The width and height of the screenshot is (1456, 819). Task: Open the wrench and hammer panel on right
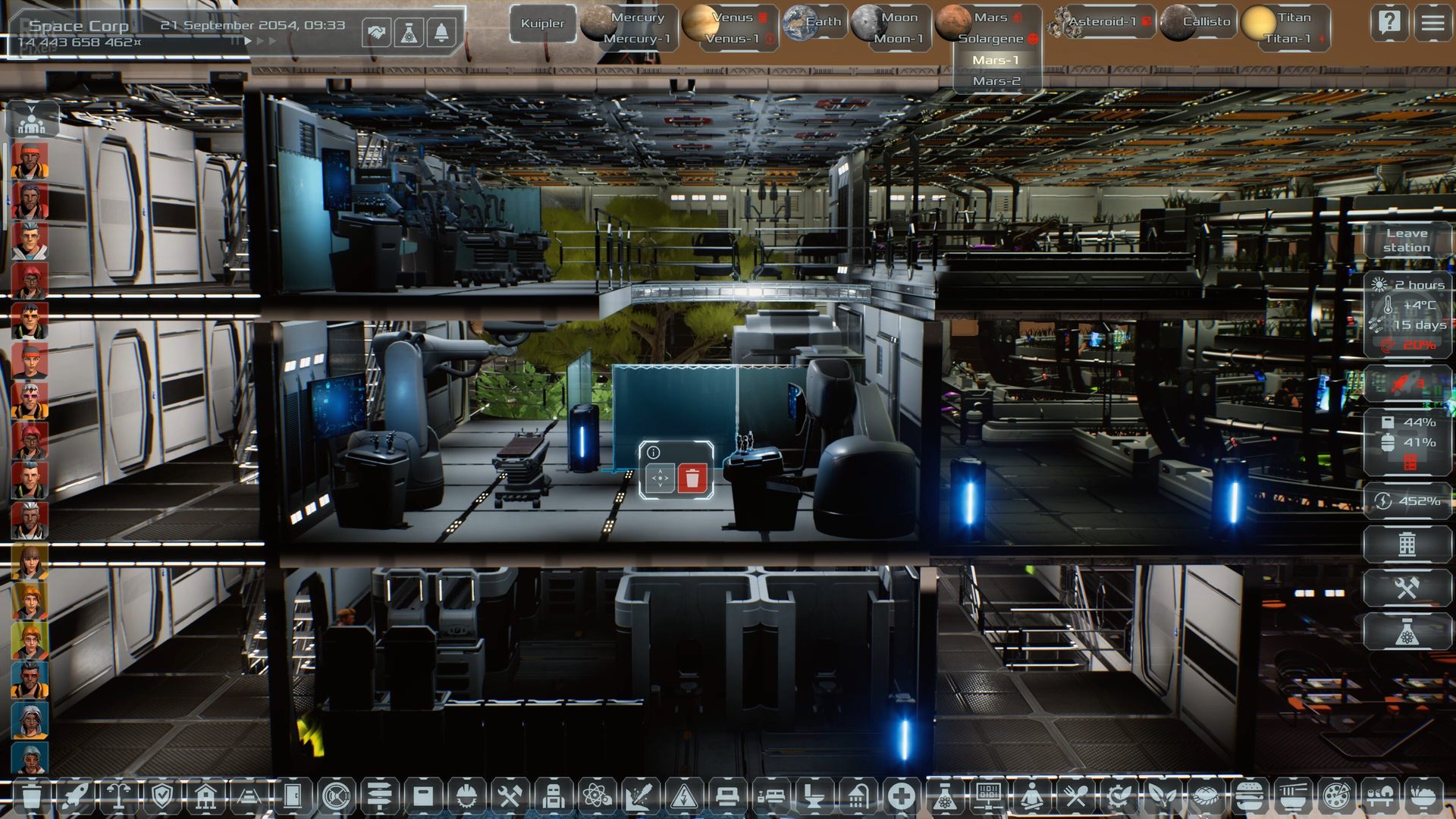(x=1407, y=588)
